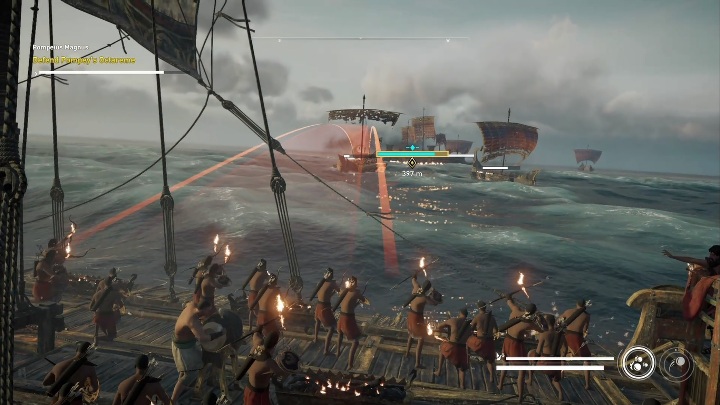Select the Defend Pompey's Octareme objective
The height and width of the screenshot is (405, 720).
click(x=93, y=61)
